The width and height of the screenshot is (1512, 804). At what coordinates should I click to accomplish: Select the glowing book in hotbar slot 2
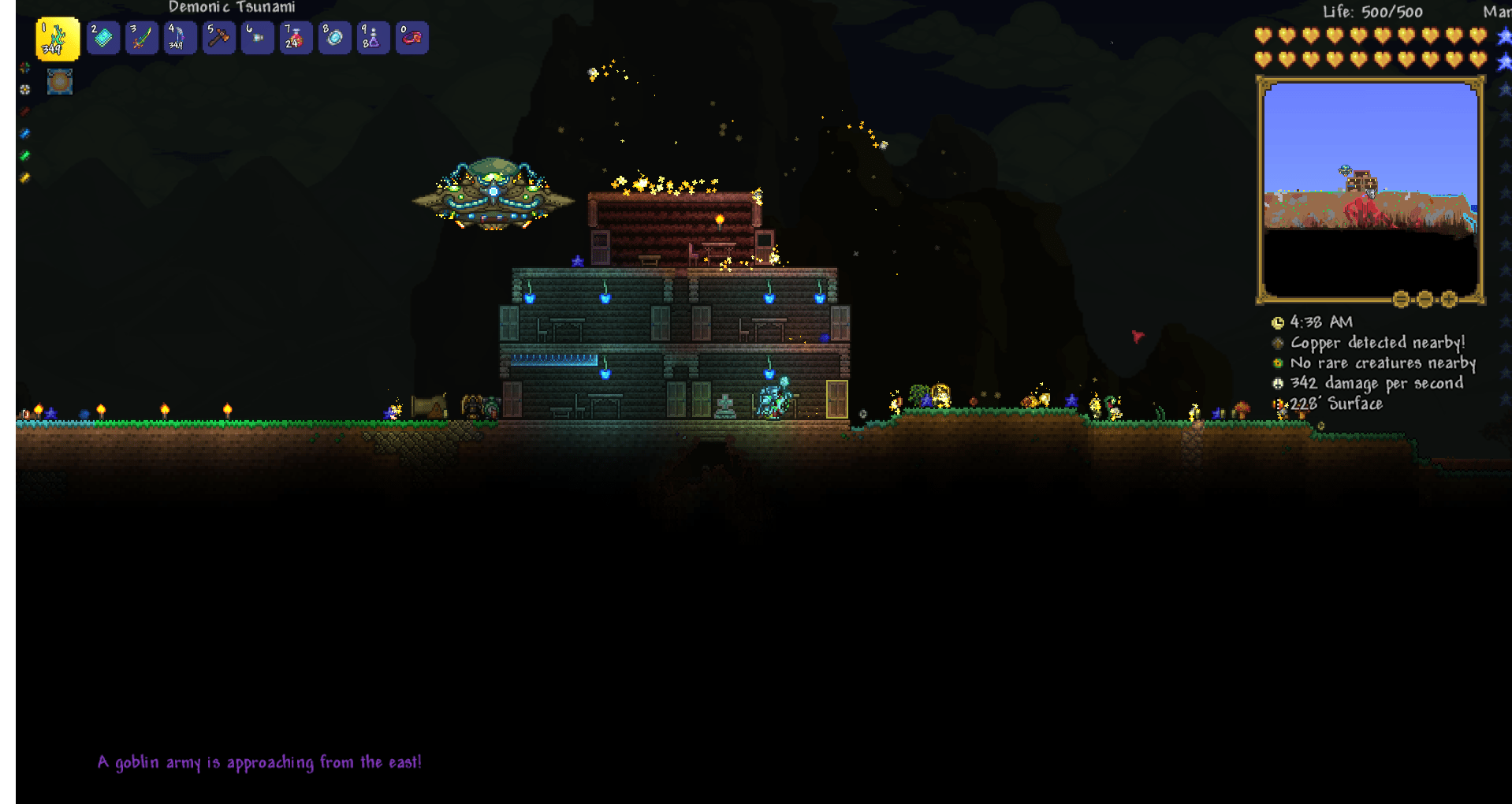[102, 37]
